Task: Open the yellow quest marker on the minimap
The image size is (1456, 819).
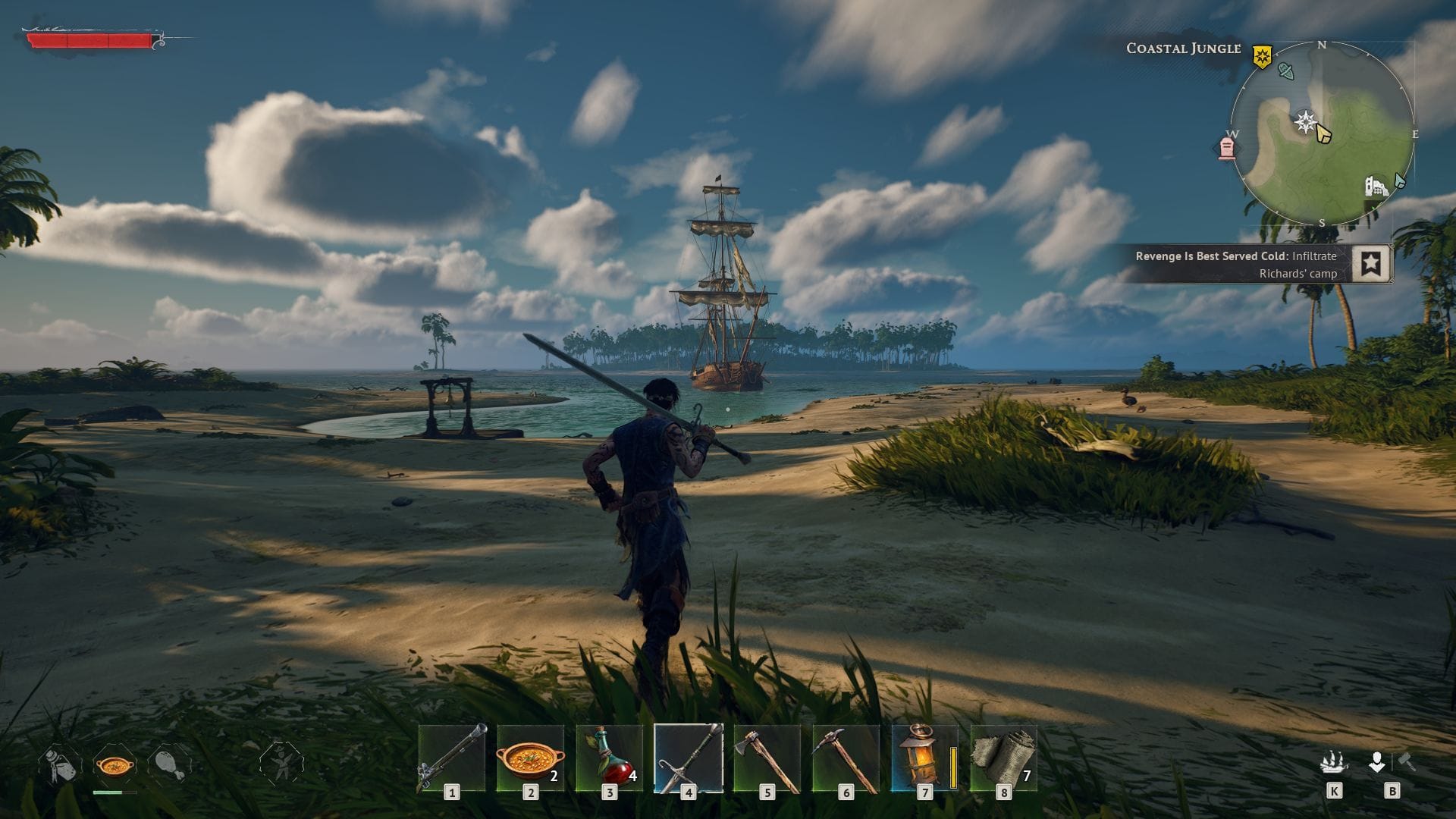Action: [x=1262, y=57]
